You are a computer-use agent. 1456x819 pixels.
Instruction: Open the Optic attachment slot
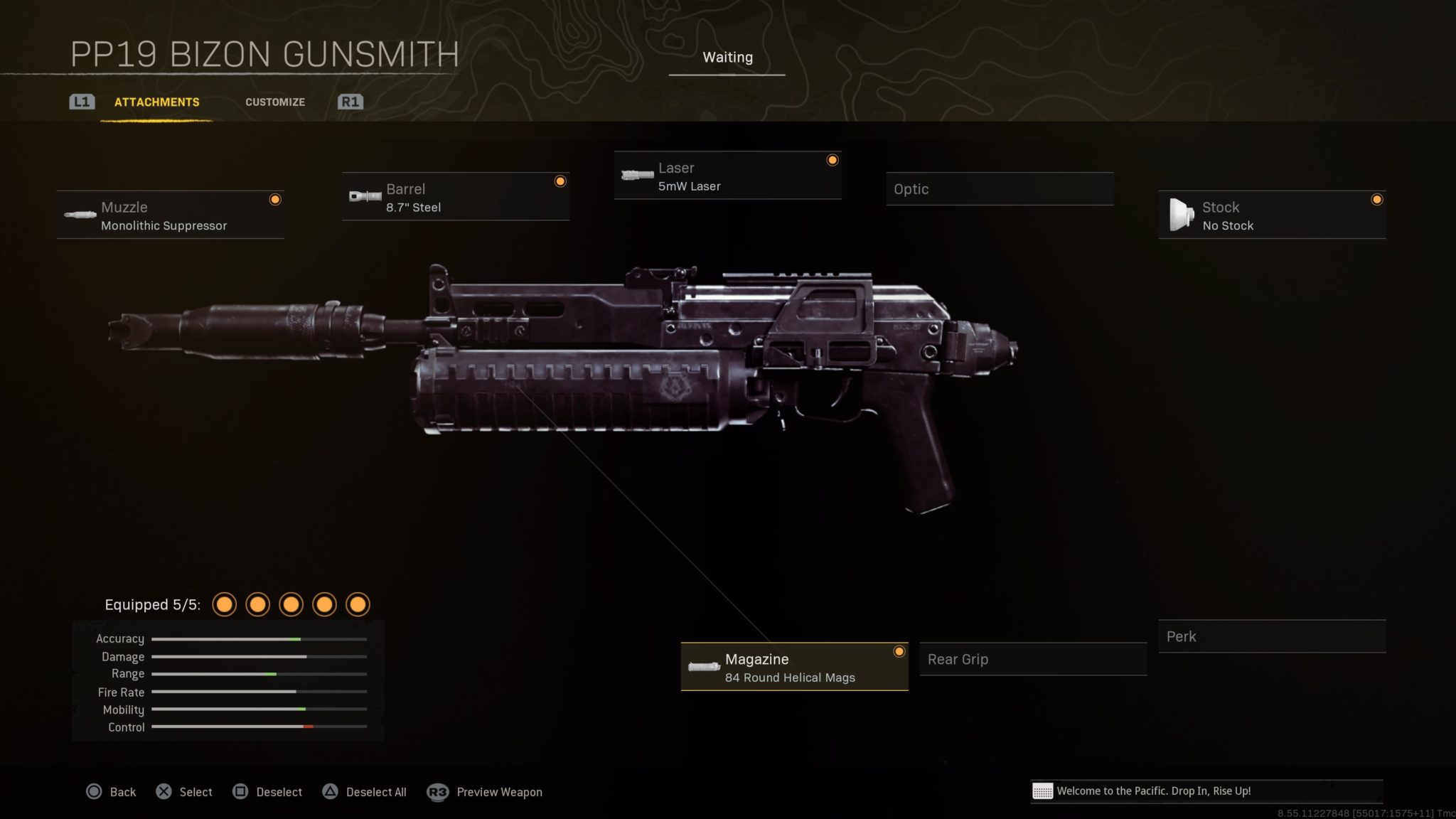click(1000, 189)
